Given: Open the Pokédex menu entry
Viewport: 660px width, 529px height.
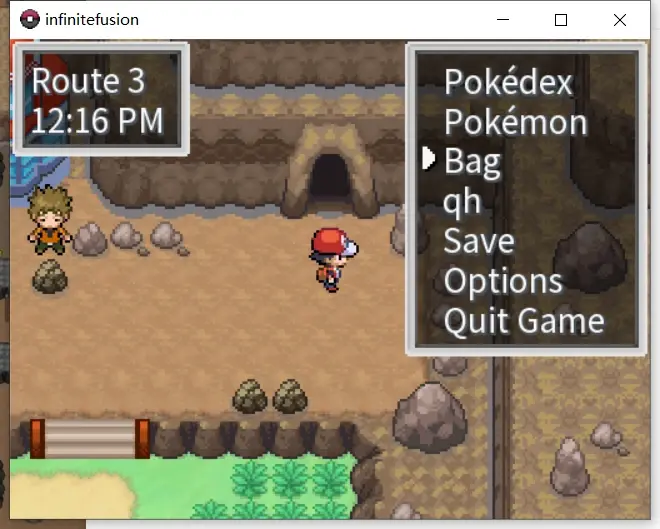Looking at the screenshot, I should (508, 81).
